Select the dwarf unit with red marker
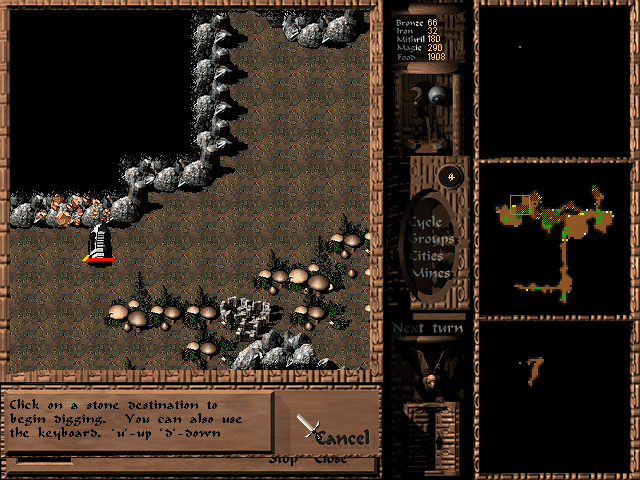This screenshot has height=480, width=640. click(99, 243)
